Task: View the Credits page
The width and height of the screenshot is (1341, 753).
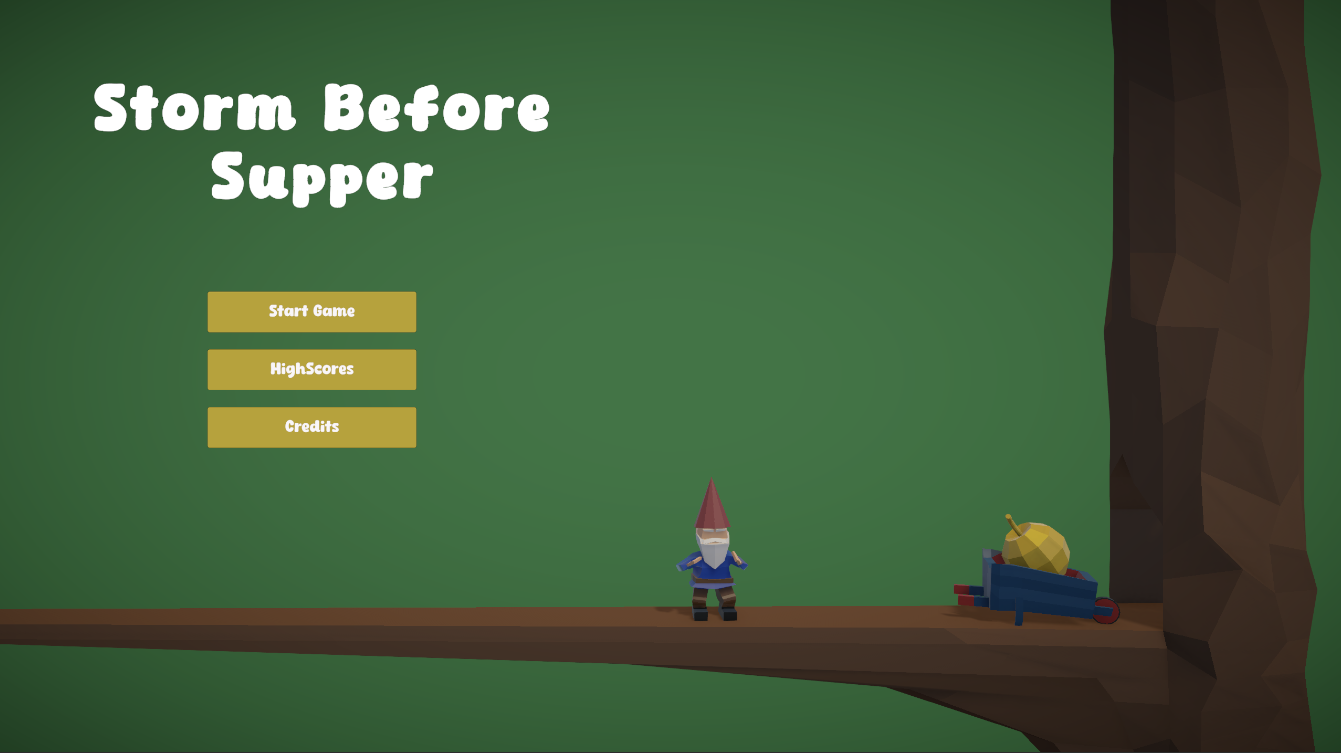Action: point(311,427)
